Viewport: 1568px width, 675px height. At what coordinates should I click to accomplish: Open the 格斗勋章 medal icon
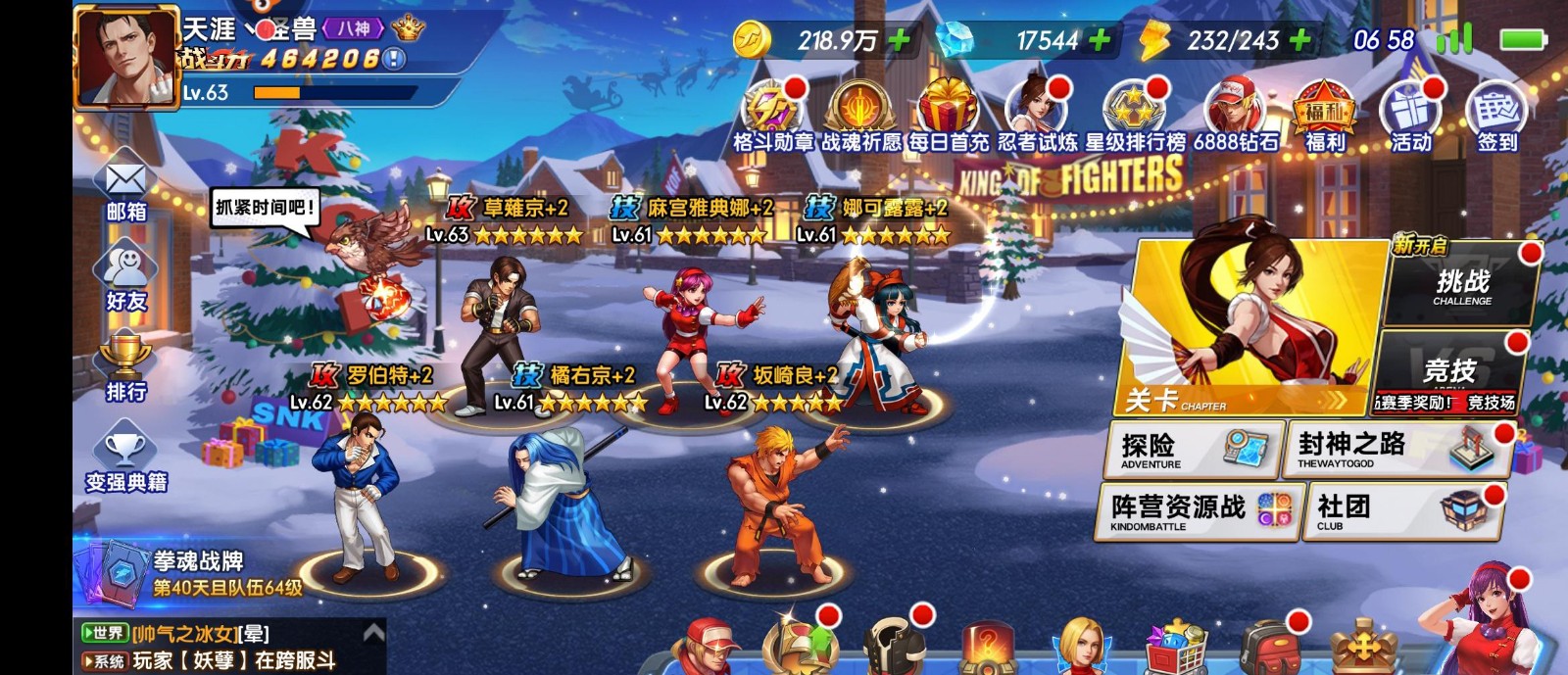[x=772, y=116]
